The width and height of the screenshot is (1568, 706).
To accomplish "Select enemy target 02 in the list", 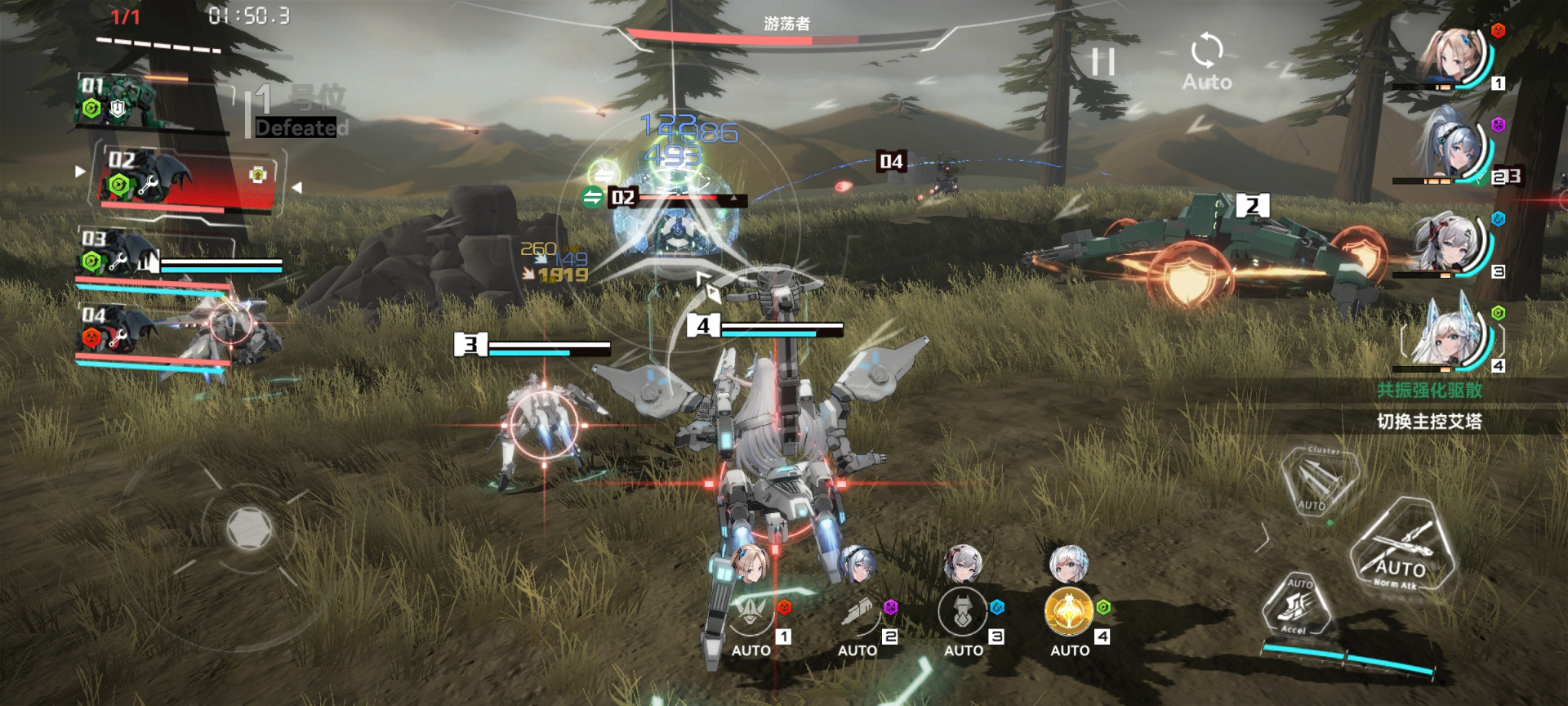I will tap(184, 180).
